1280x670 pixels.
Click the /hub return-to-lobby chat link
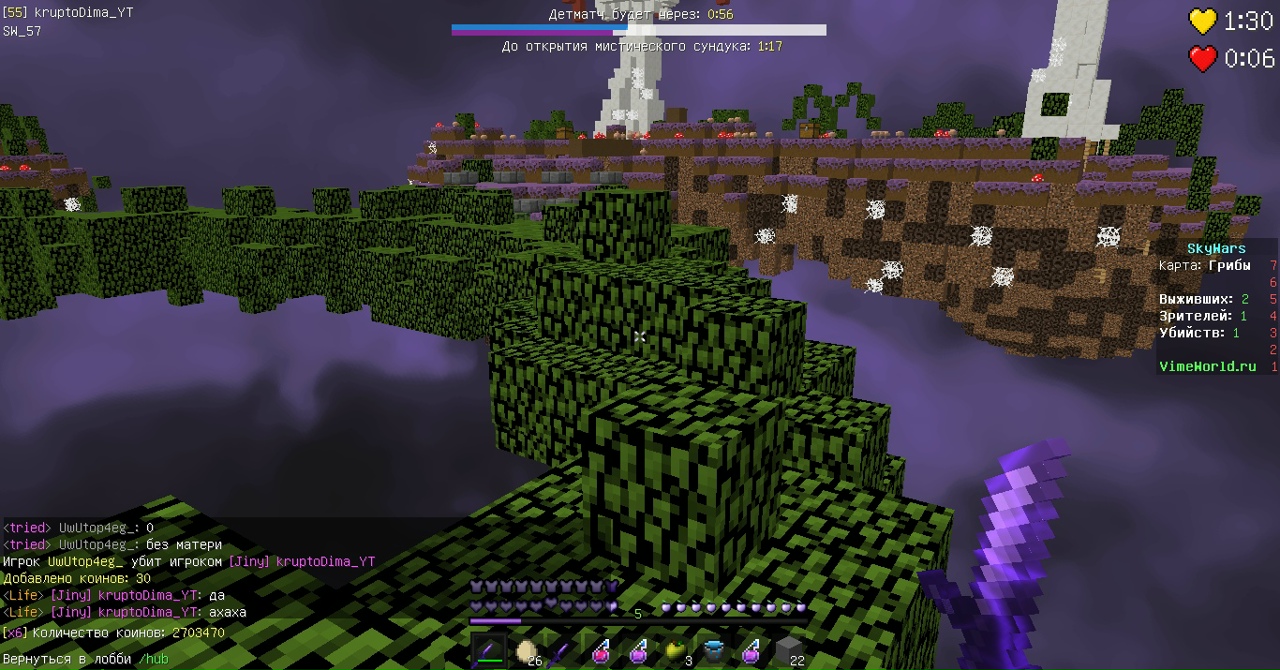coord(153,659)
